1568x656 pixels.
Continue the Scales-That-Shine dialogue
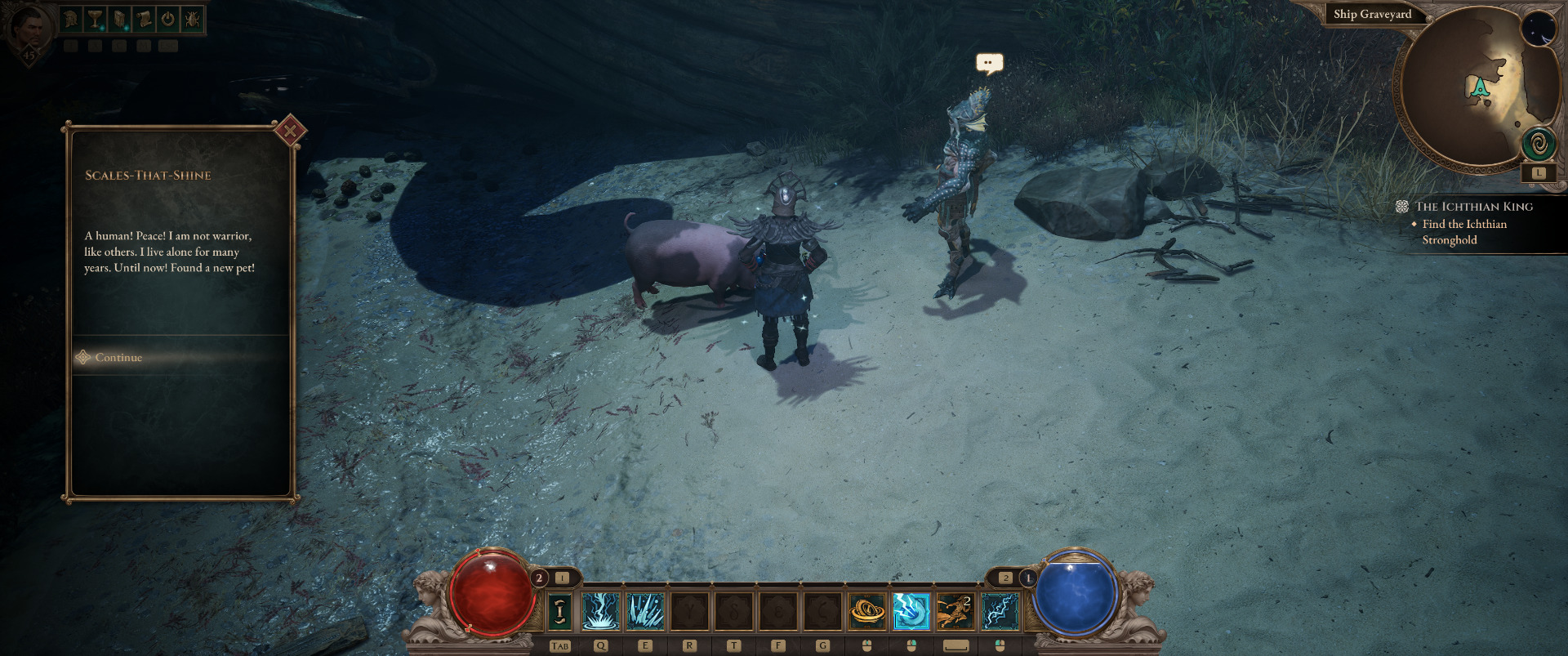point(119,358)
